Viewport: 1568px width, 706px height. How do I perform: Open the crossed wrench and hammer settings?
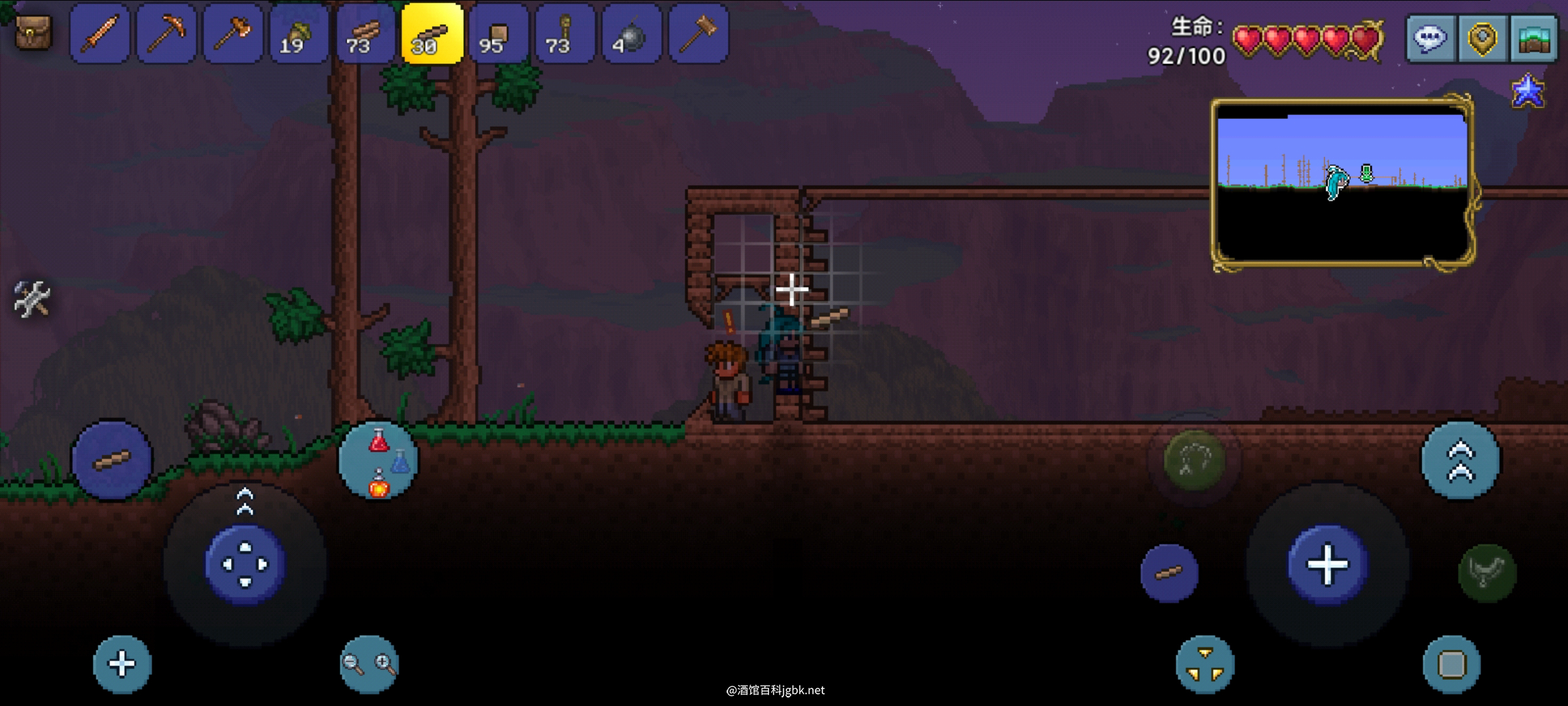(x=31, y=299)
